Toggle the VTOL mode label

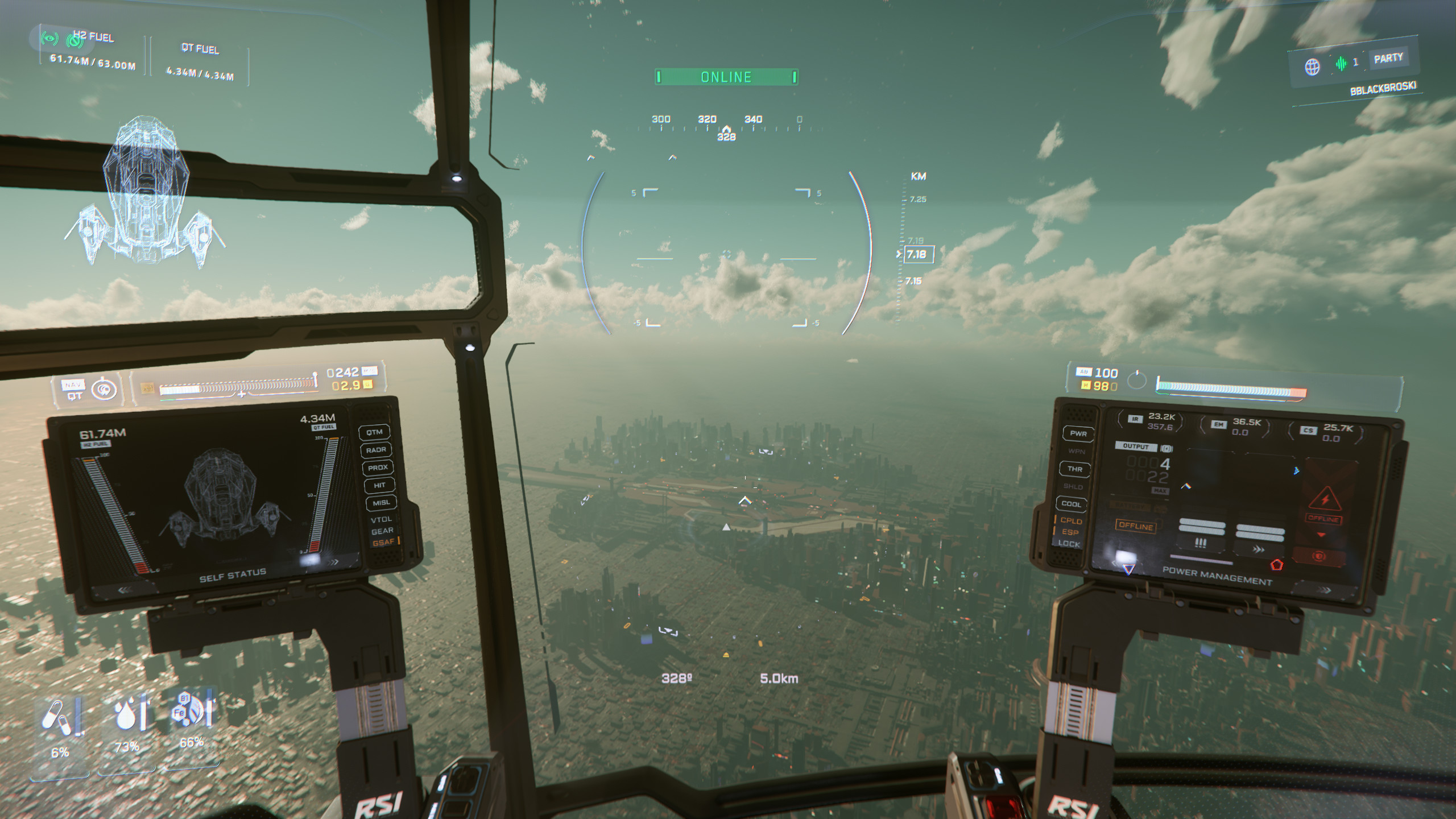[381, 519]
